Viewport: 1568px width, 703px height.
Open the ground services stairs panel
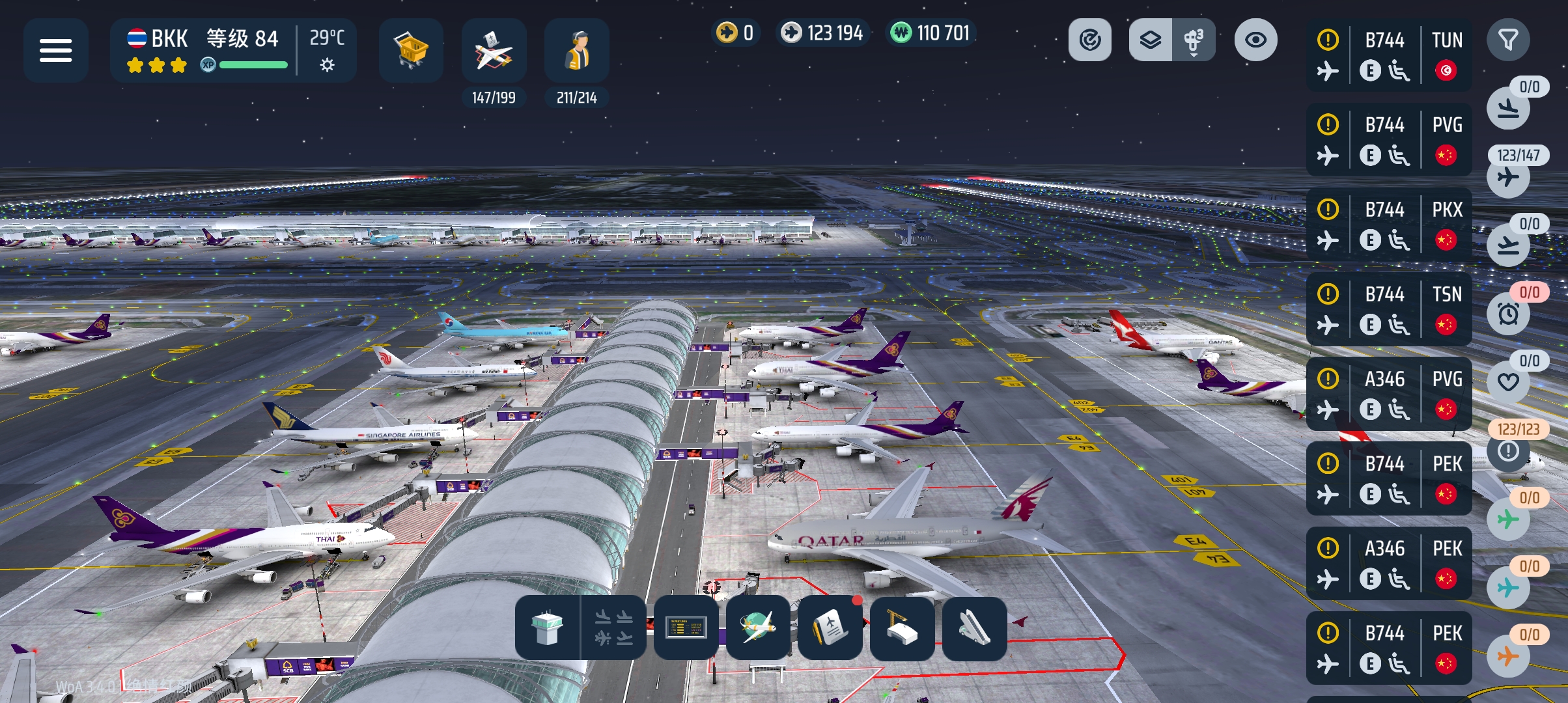pyautogui.click(x=974, y=628)
